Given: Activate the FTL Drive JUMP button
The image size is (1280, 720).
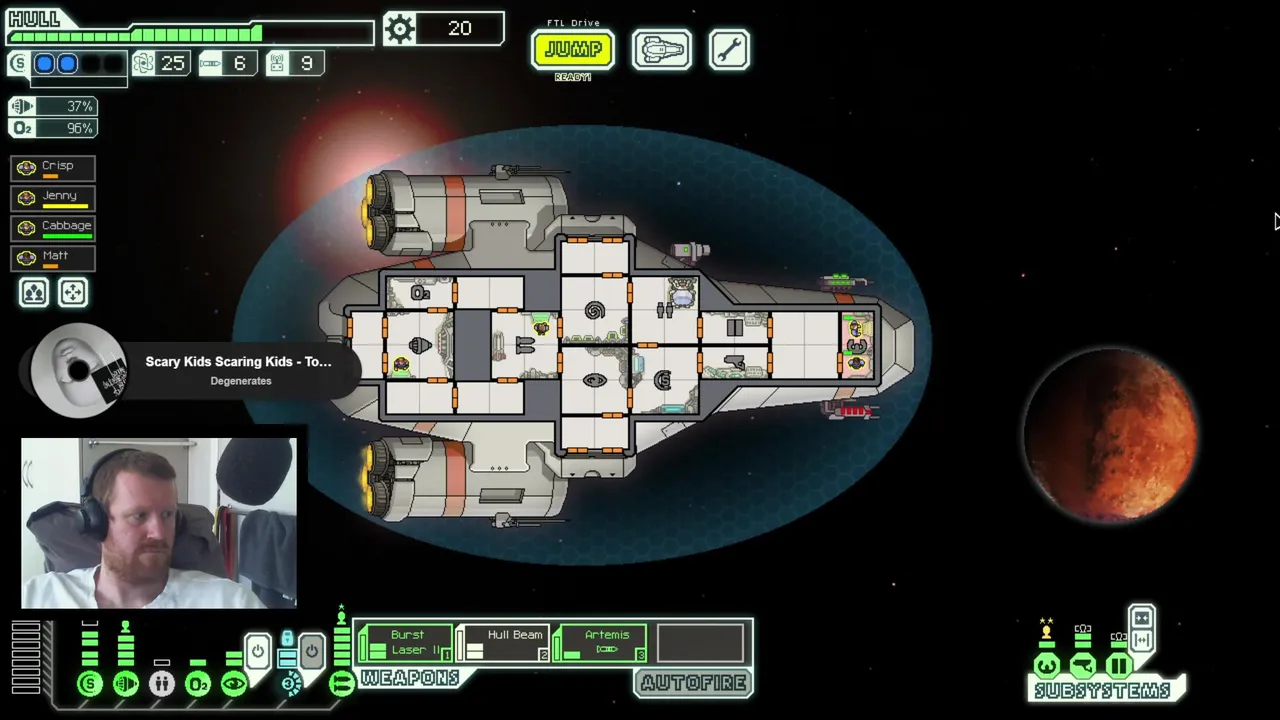Looking at the screenshot, I should pos(572,49).
